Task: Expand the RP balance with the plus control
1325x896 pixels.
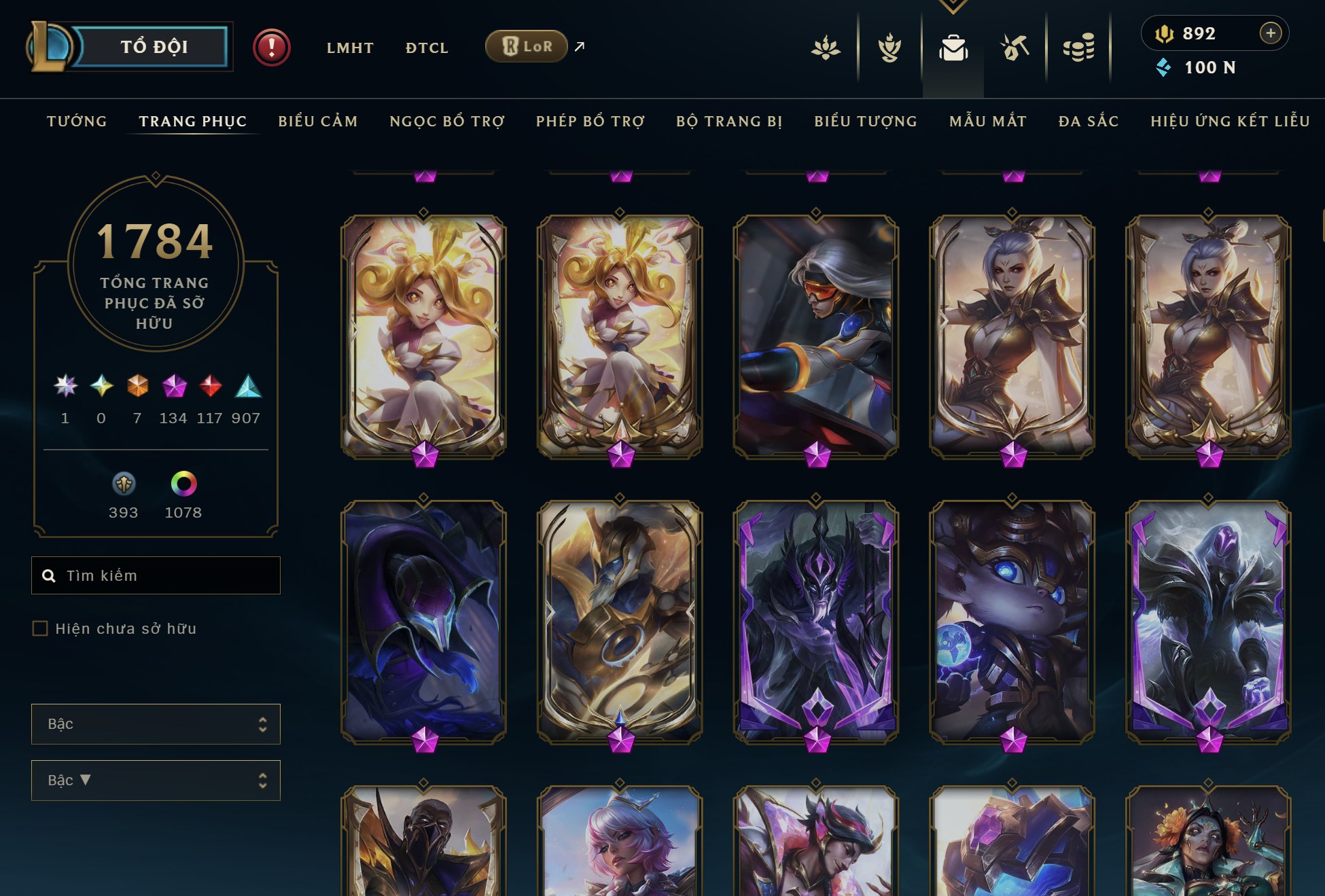Action: [x=1269, y=32]
